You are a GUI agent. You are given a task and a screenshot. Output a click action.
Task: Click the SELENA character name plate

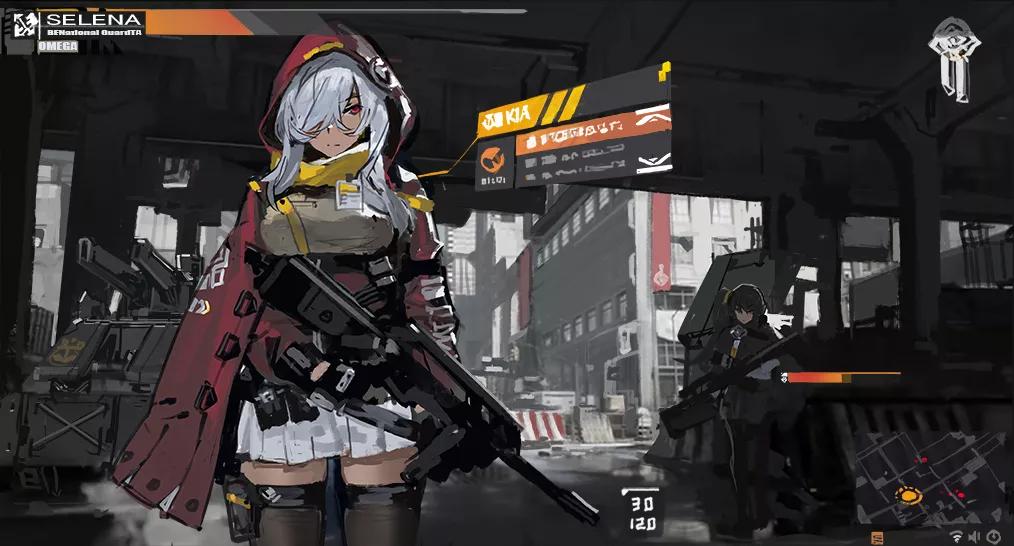click(x=94, y=20)
